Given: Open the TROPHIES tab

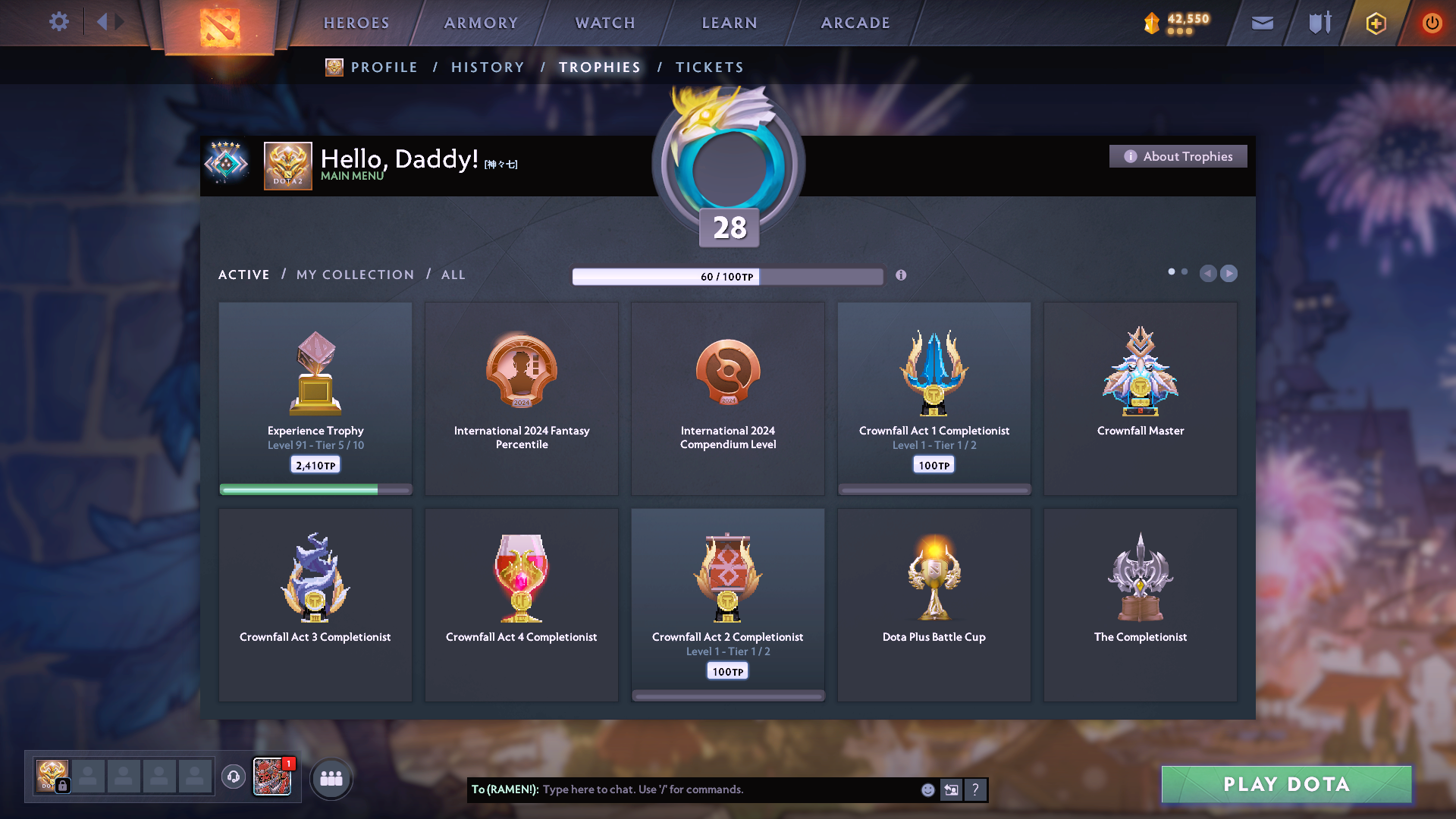Looking at the screenshot, I should click(x=599, y=67).
